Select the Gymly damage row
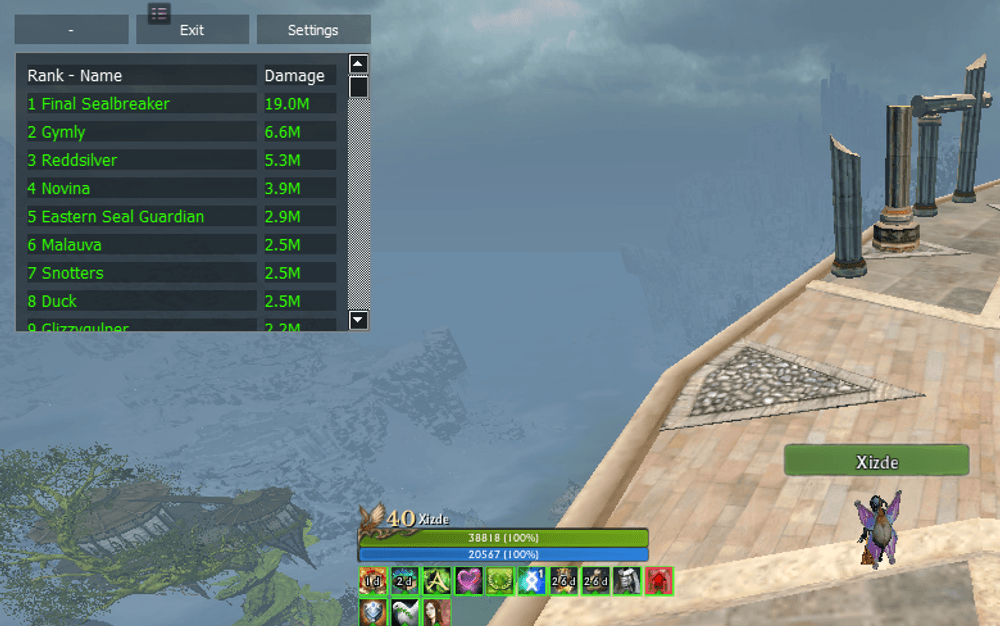Viewport: 1000px width, 626px height. 141,132
